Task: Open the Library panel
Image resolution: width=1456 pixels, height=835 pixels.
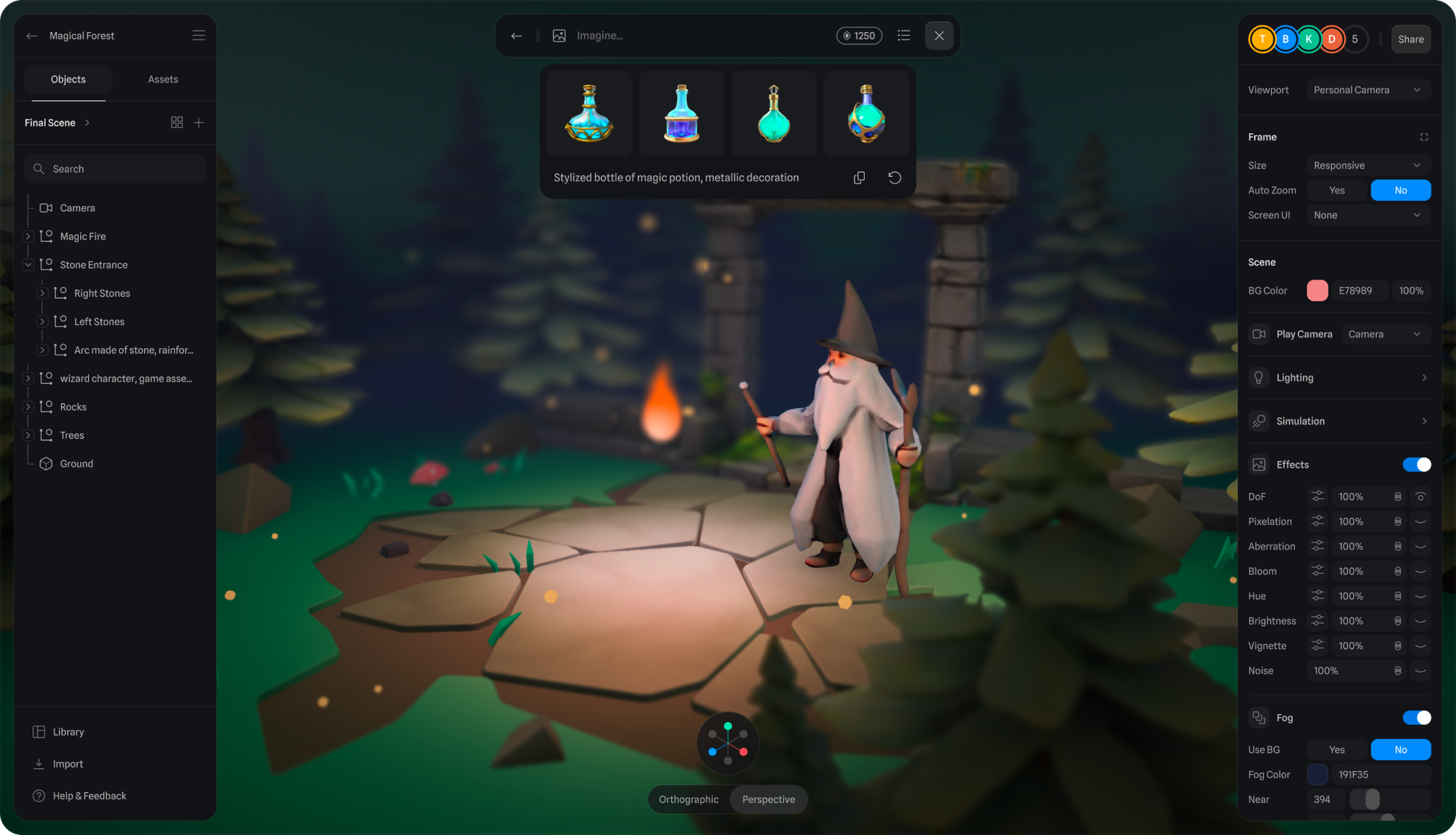Action: tap(68, 732)
